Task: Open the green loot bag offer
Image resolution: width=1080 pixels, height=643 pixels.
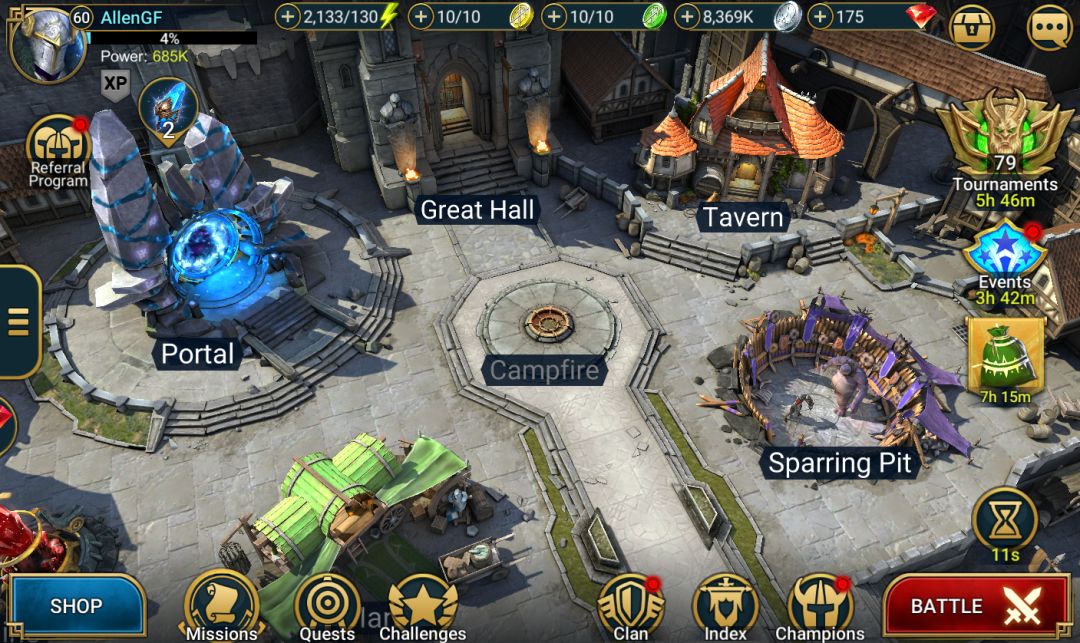Action: [x=1005, y=356]
